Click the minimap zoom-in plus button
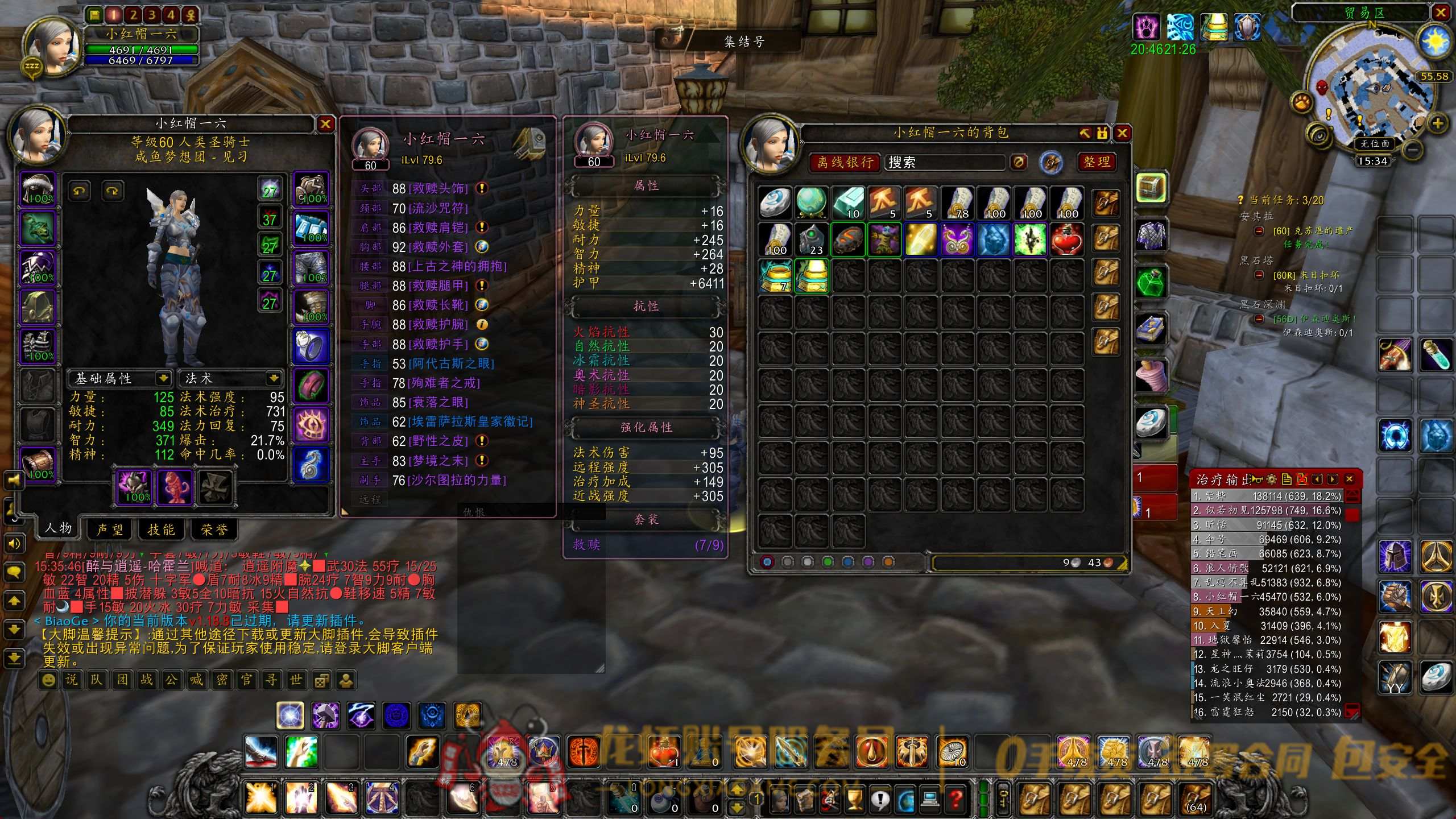The height and width of the screenshot is (819, 1456). pos(1438,123)
